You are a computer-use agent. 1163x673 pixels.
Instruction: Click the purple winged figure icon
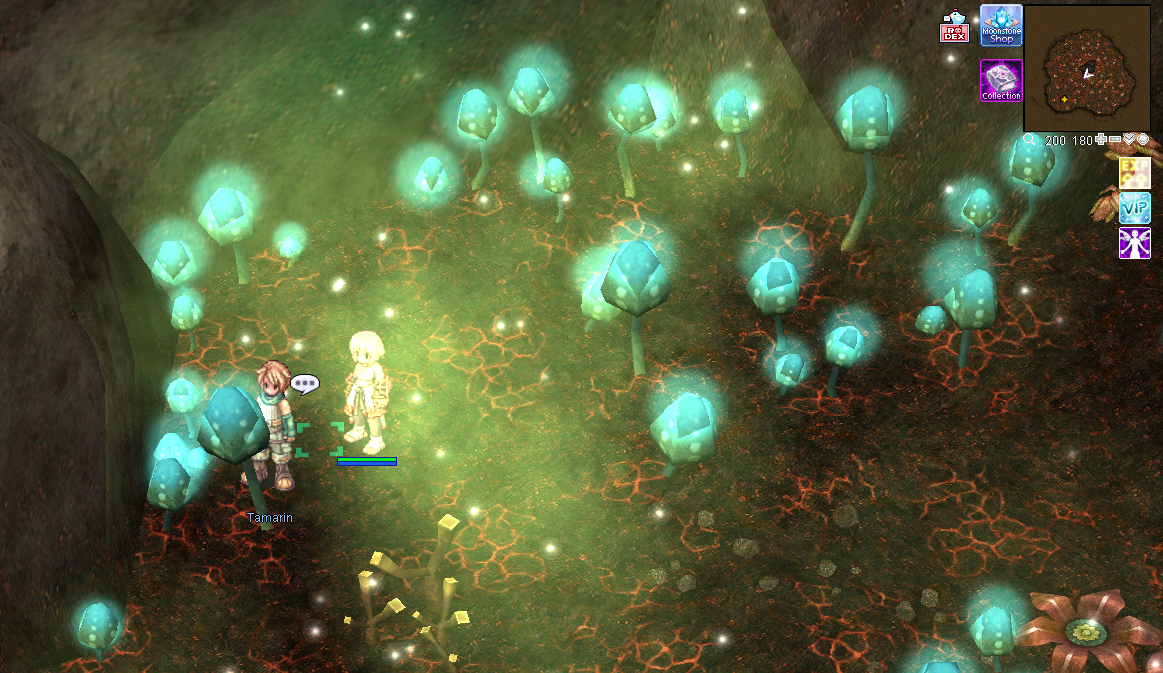1135,243
